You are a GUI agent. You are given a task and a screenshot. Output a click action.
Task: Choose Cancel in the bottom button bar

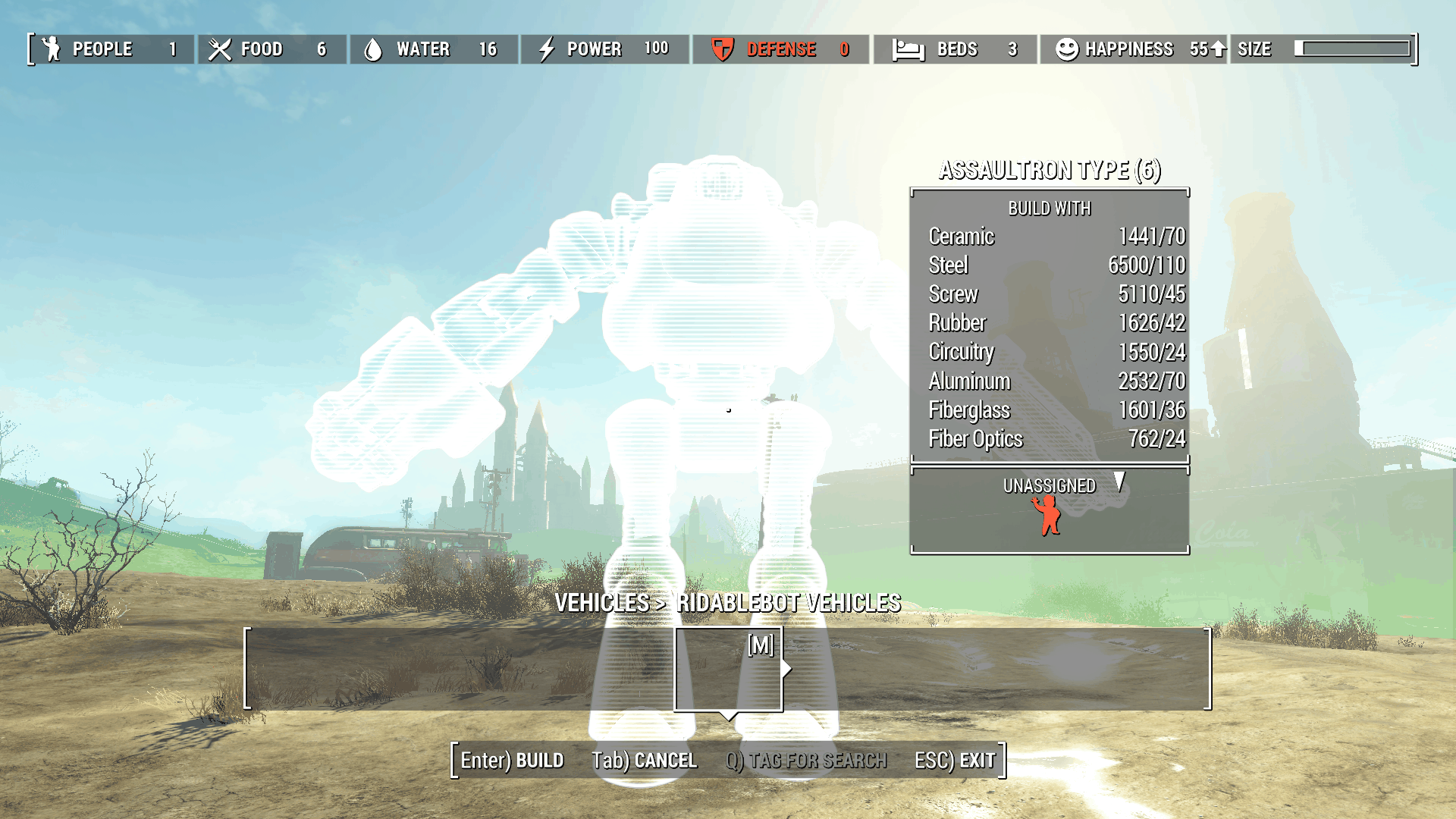[644, 760]
